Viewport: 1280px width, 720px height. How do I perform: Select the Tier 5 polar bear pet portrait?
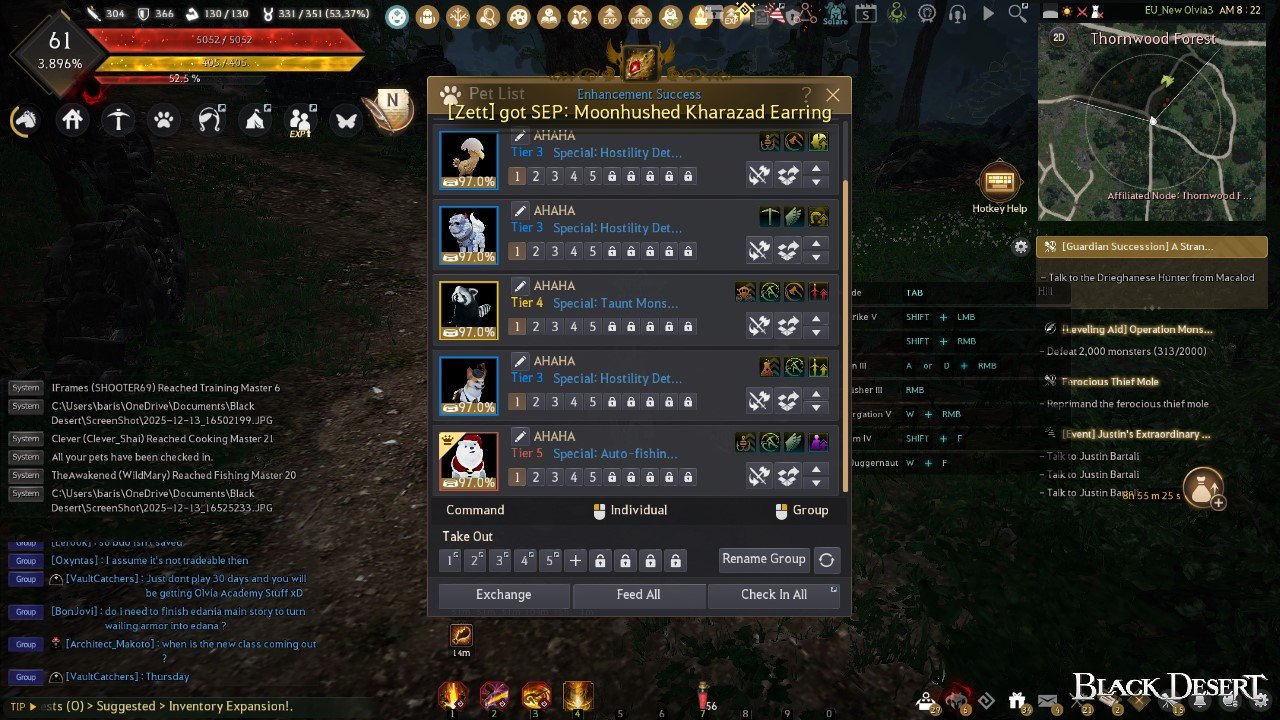click(469, 460)
